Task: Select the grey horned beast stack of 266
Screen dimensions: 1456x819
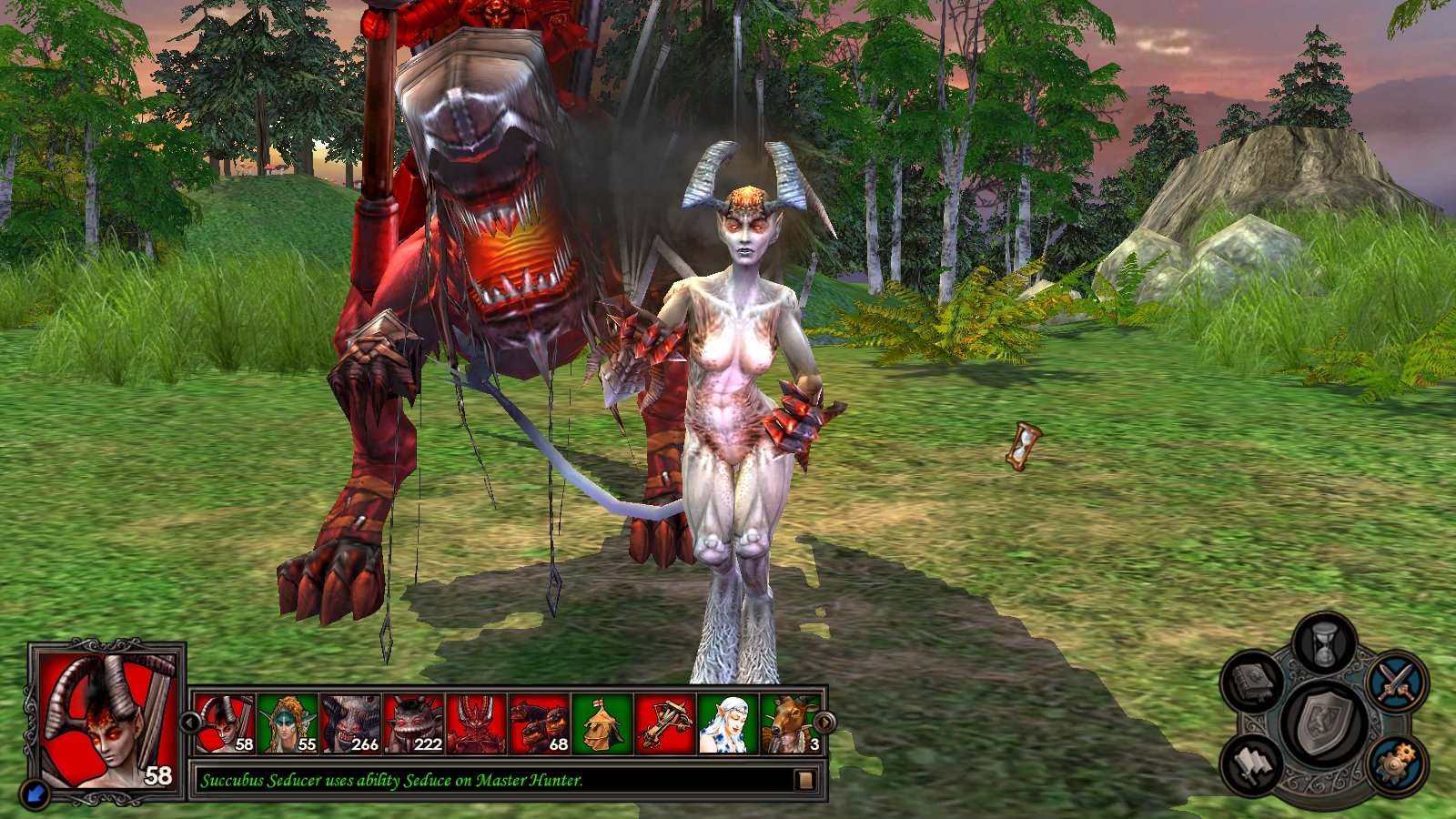Action: click(351, 724)
